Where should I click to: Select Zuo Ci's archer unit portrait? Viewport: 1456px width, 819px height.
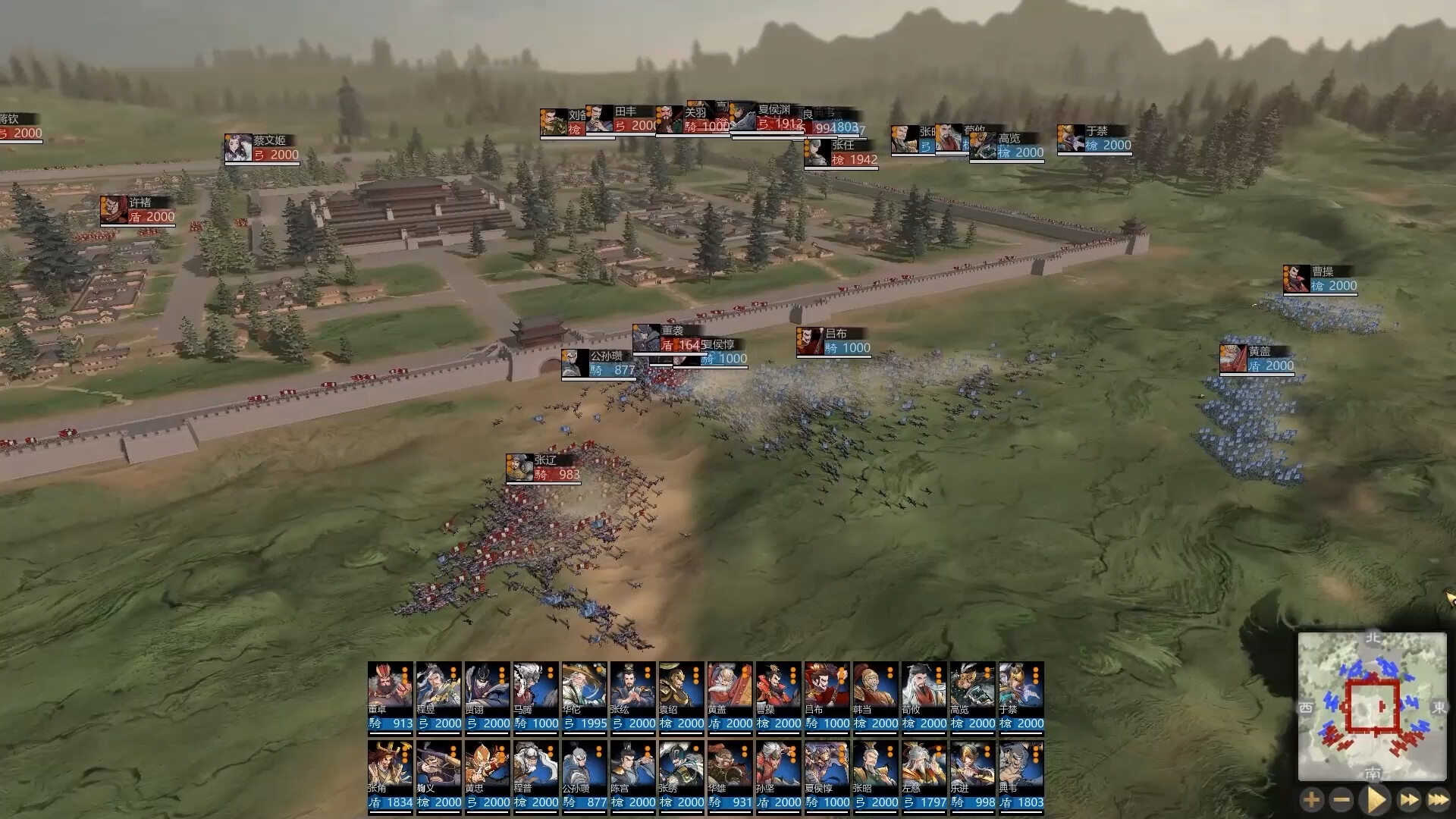coord(924,773)
